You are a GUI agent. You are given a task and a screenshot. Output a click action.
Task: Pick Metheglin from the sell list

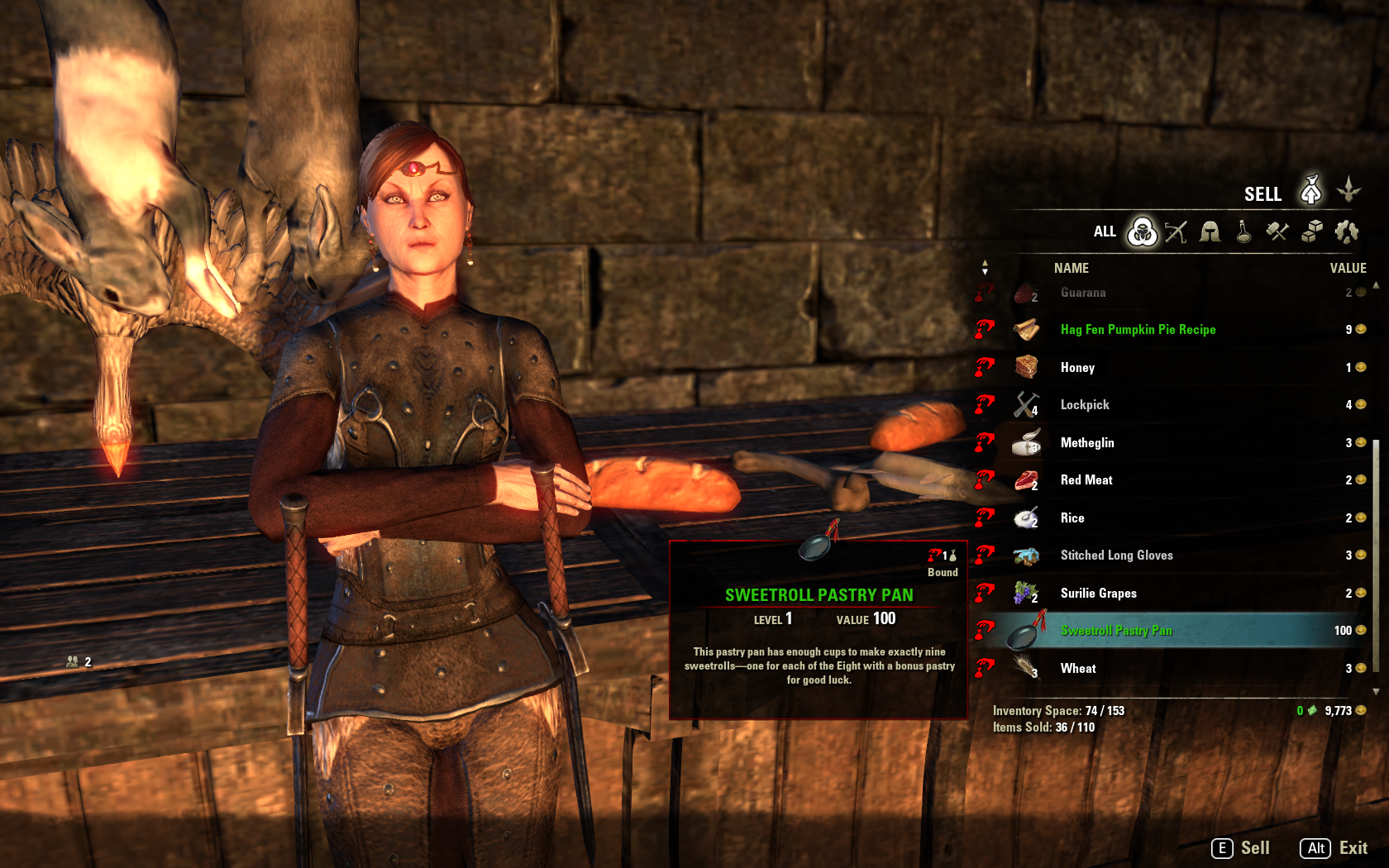point(1087,443)
